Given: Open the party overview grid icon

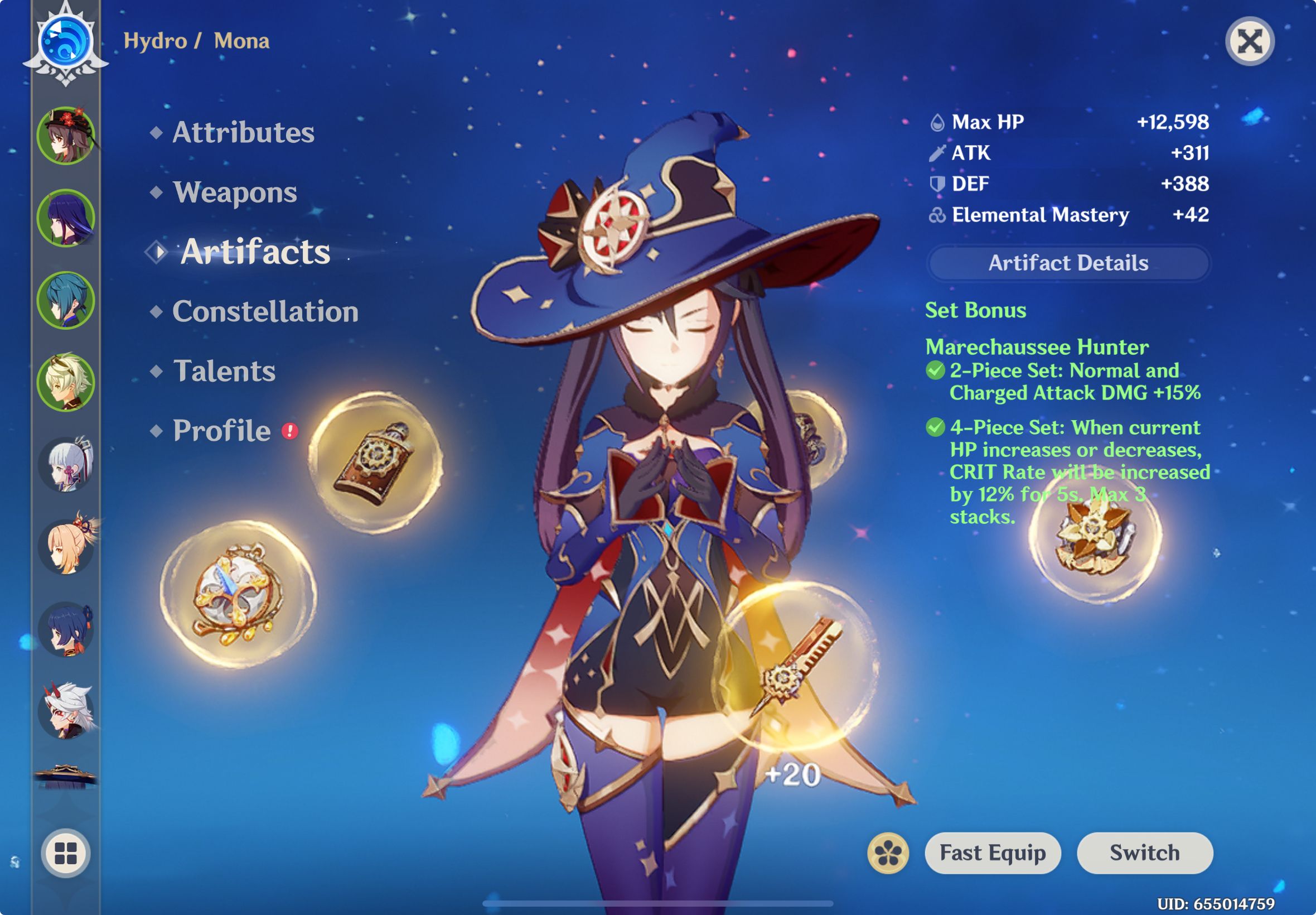Looking at the screenshot, I should pyautogui.click(x=65, y=852).
